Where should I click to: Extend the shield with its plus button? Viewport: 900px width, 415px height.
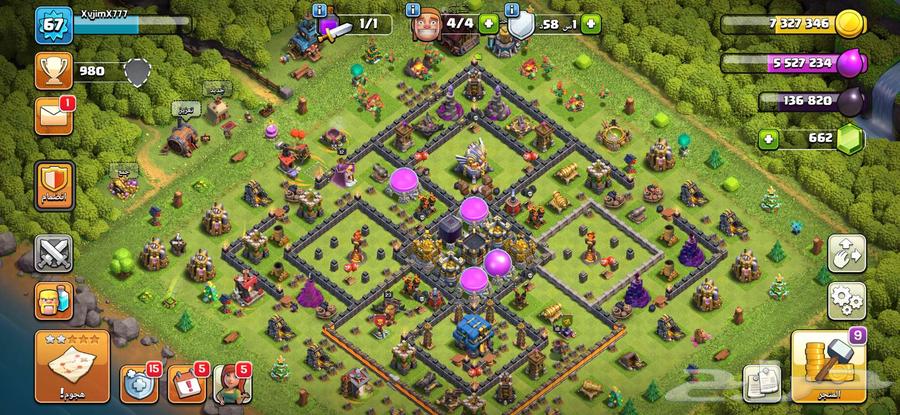click(590, 23)
